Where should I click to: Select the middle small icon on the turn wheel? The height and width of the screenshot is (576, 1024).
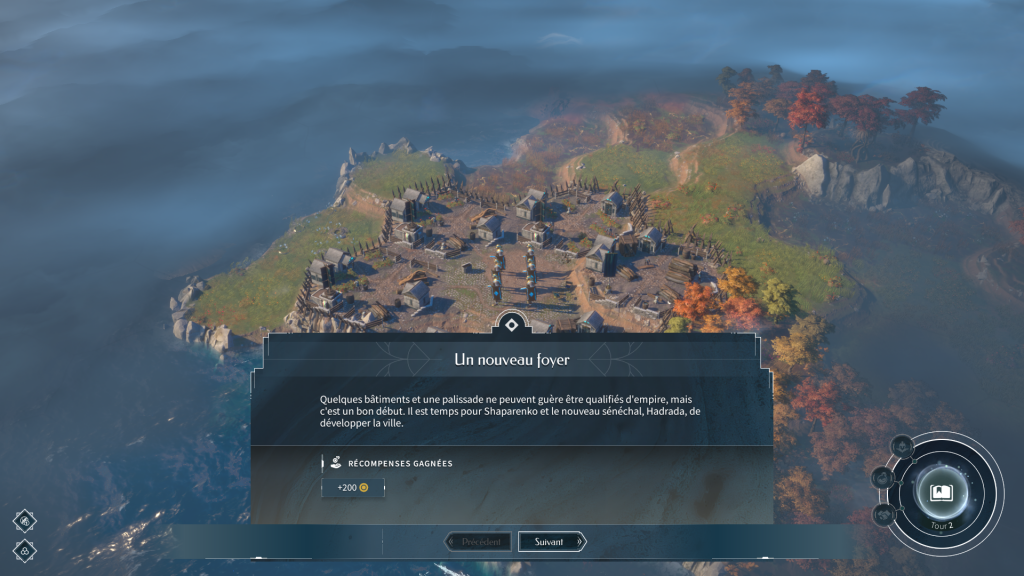tap(882, 478)
